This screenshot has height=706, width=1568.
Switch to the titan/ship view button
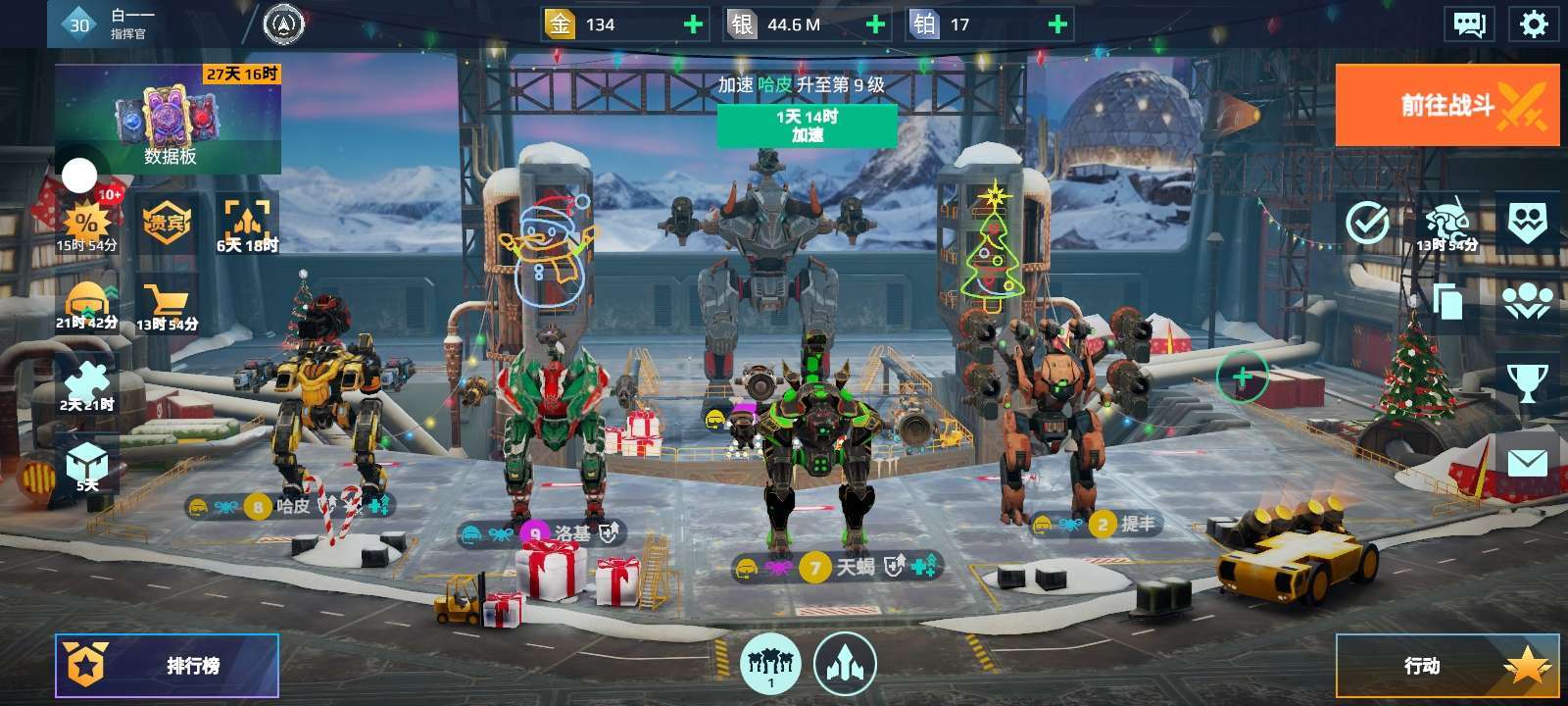(845, 664)
